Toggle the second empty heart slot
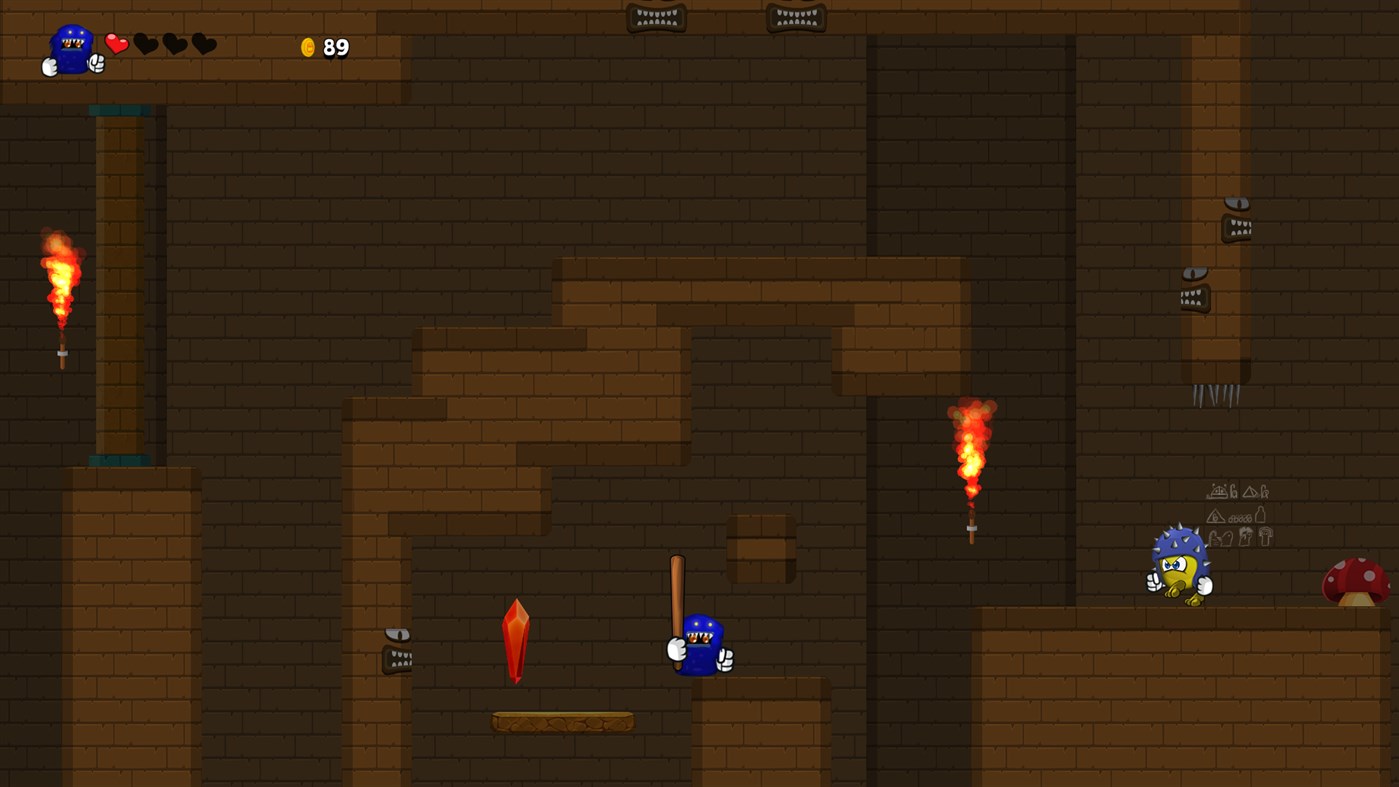 pos(175,43)
